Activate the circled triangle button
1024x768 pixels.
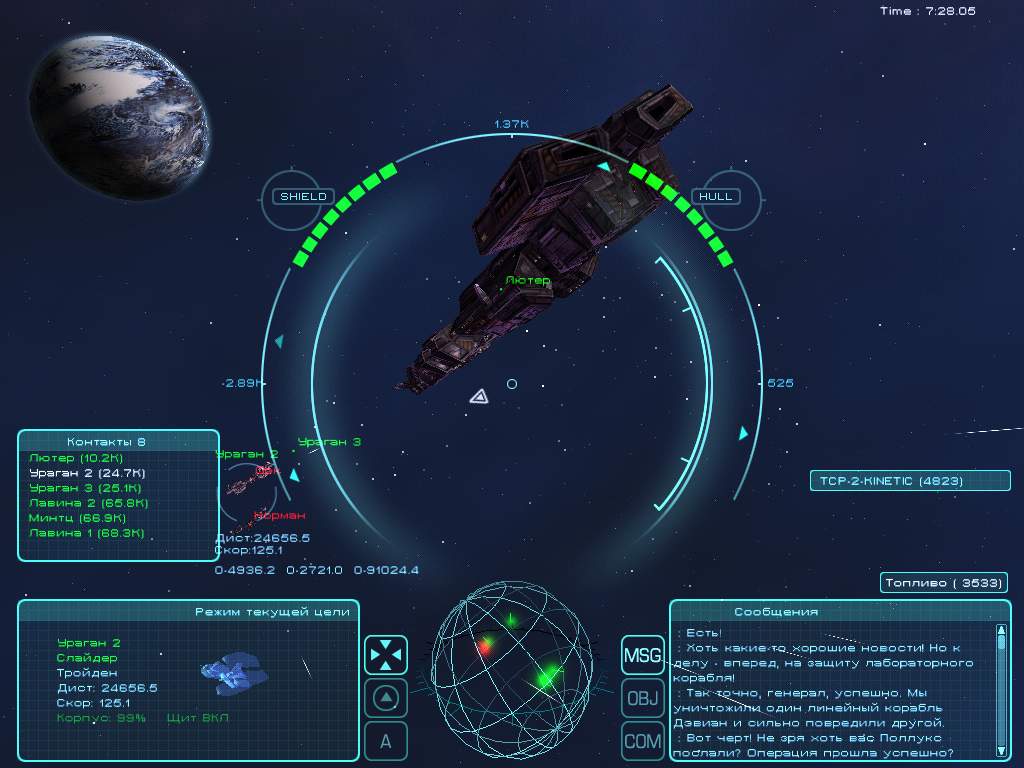[386, 698]
